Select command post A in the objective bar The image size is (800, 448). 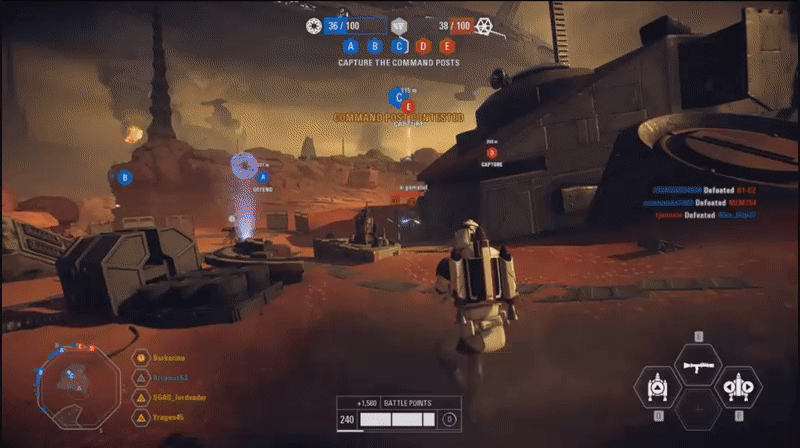350,46
